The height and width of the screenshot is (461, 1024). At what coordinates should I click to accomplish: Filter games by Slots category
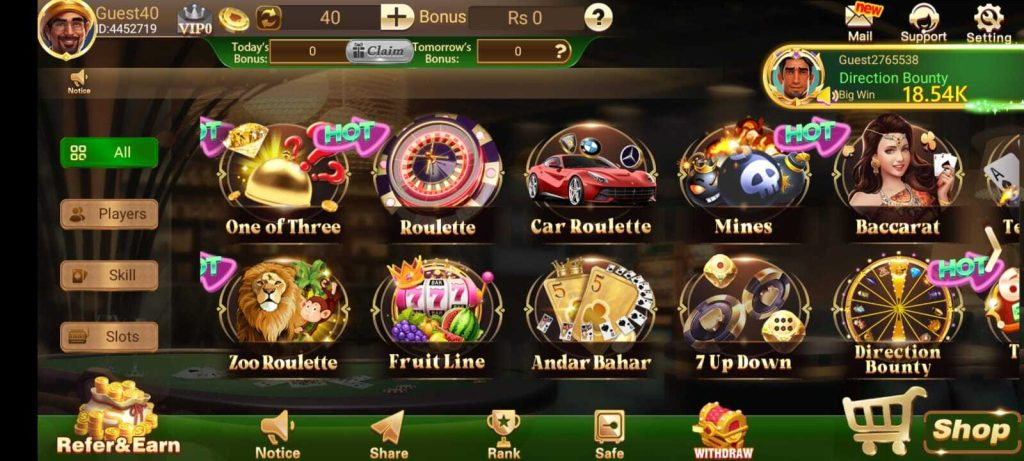(109, 337)
